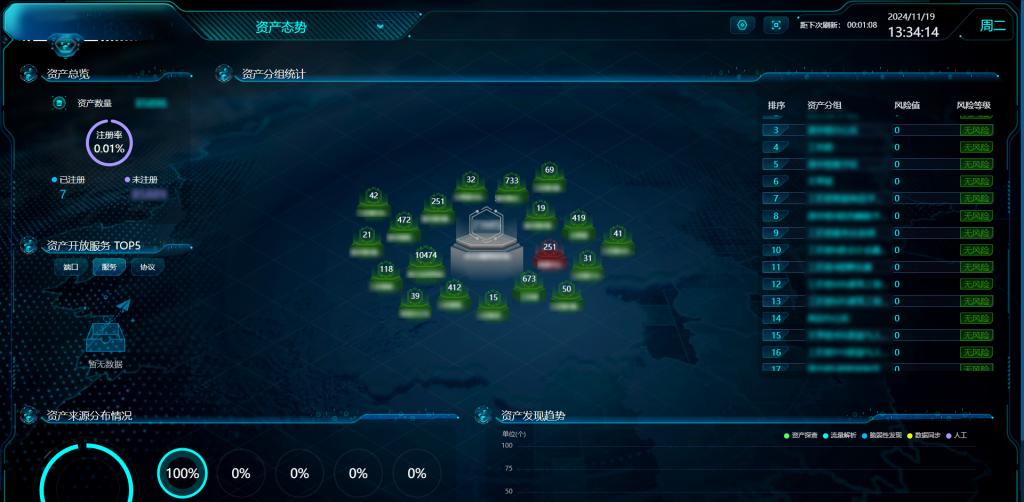
Task: Toggle the 流量解析 legend entry
Action: (x=843, y=436)
